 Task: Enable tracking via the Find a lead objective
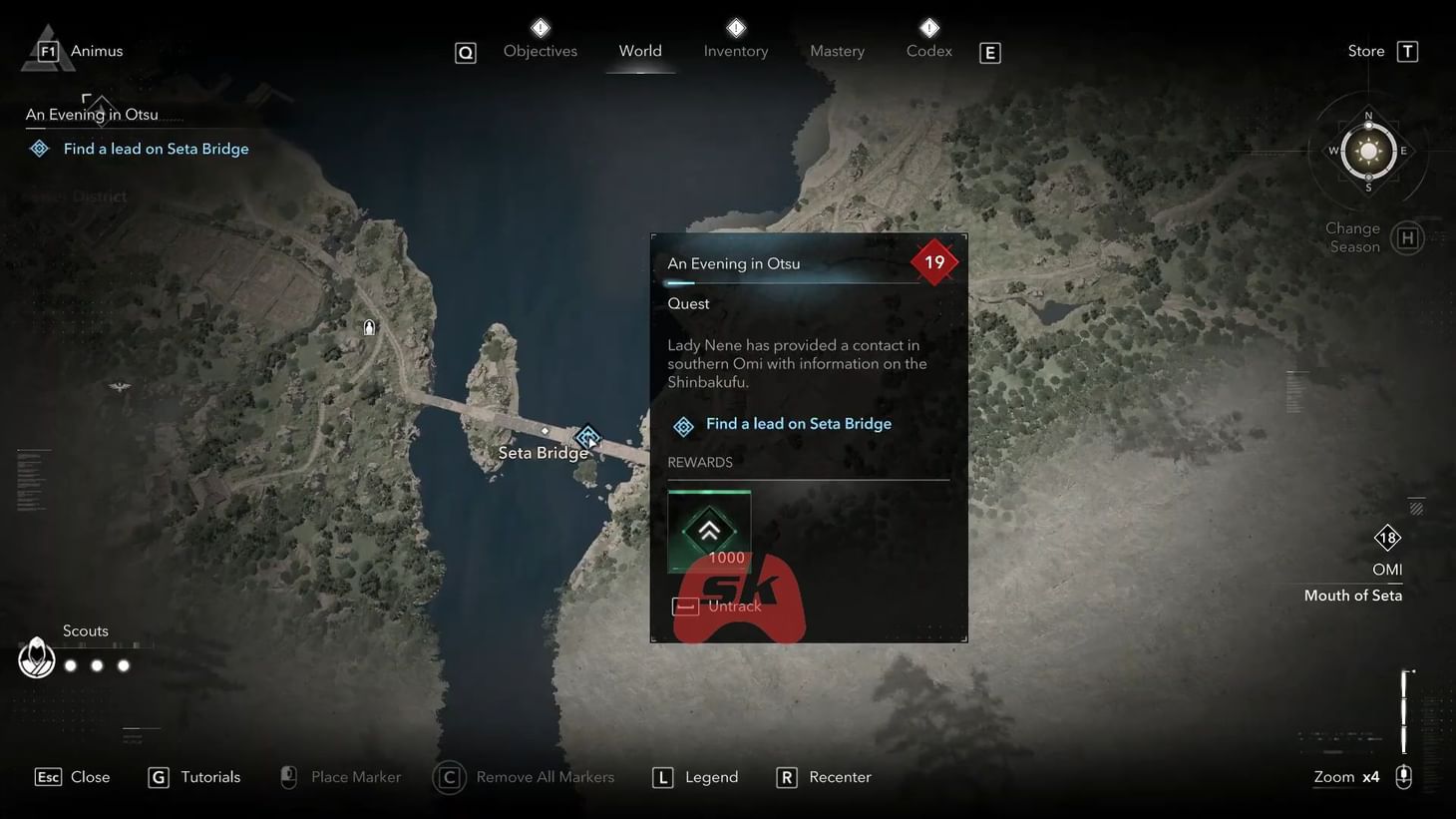[798, 423]
